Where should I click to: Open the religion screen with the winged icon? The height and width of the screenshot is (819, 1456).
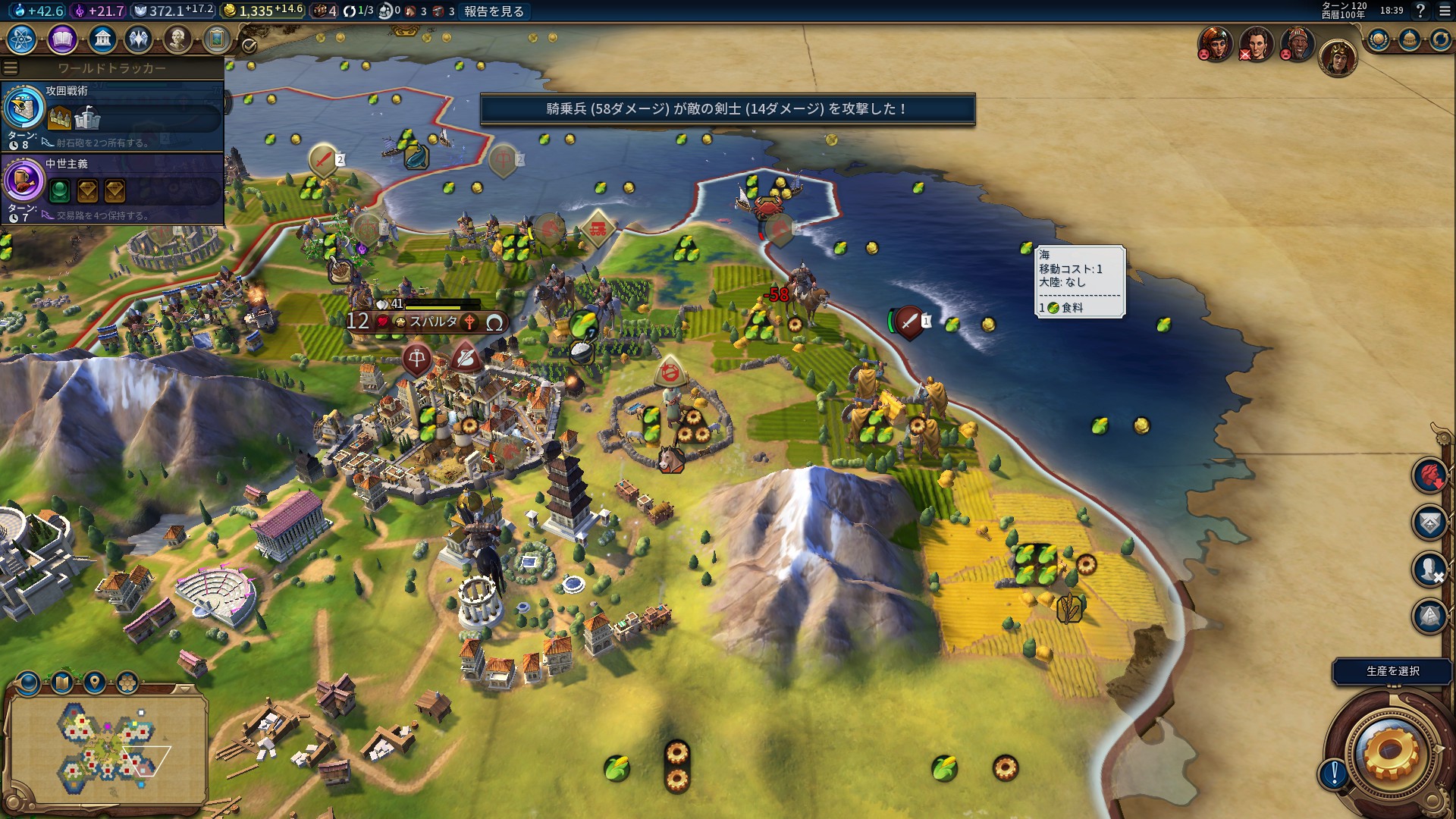tap(139, 39)
